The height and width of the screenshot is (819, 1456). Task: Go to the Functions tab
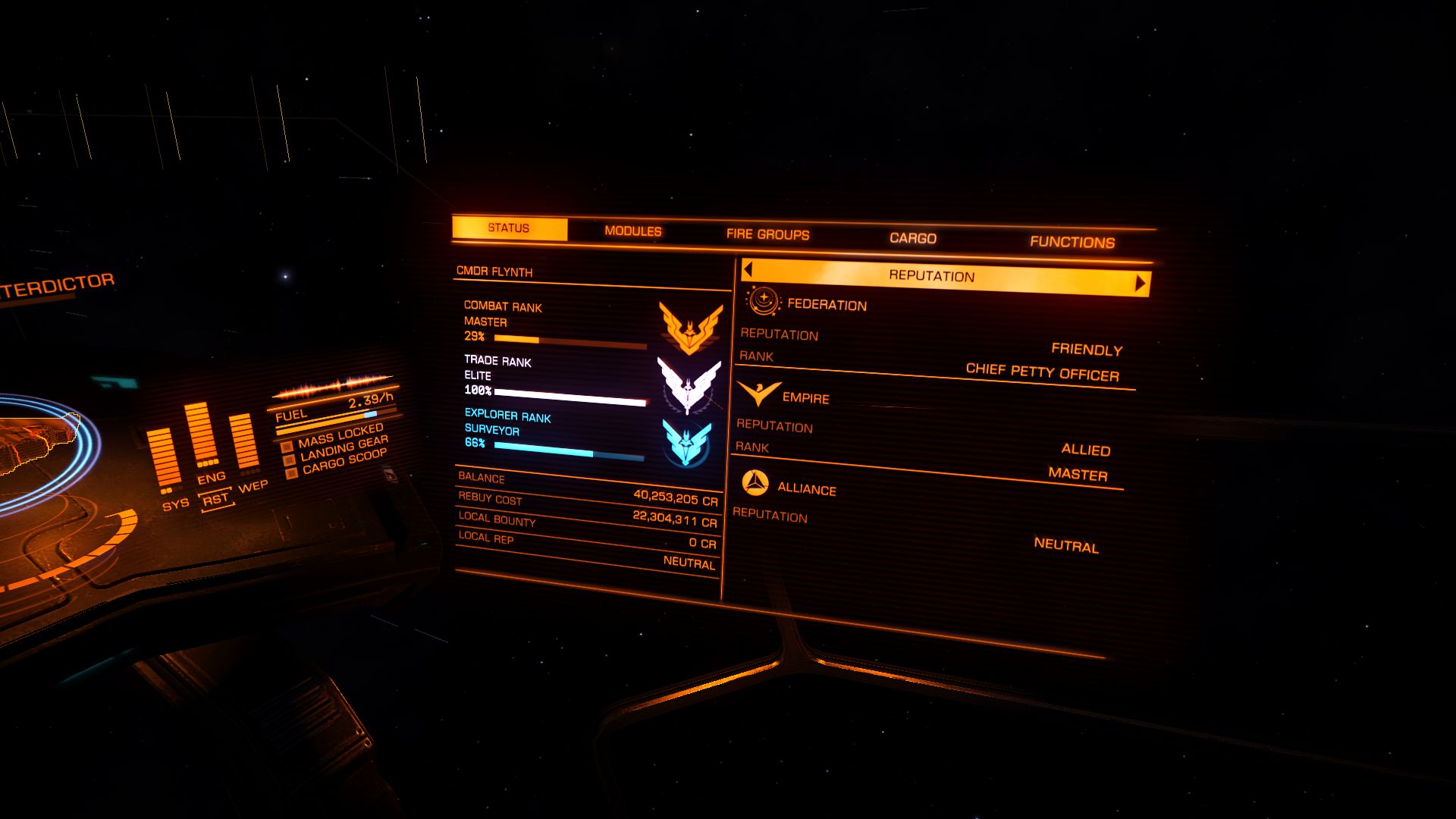[1072, 242]
